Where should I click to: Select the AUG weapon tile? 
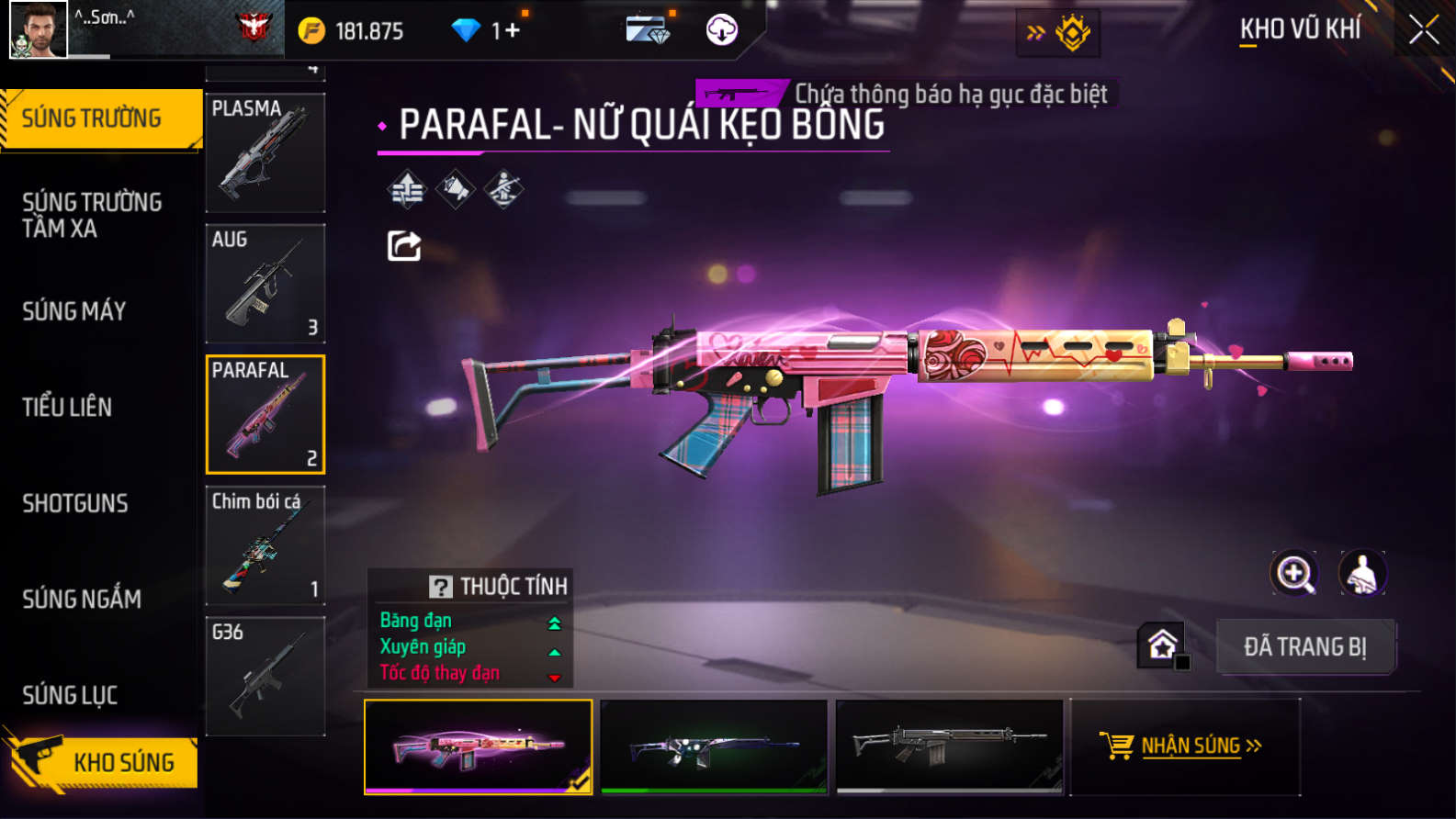point(265,283)
